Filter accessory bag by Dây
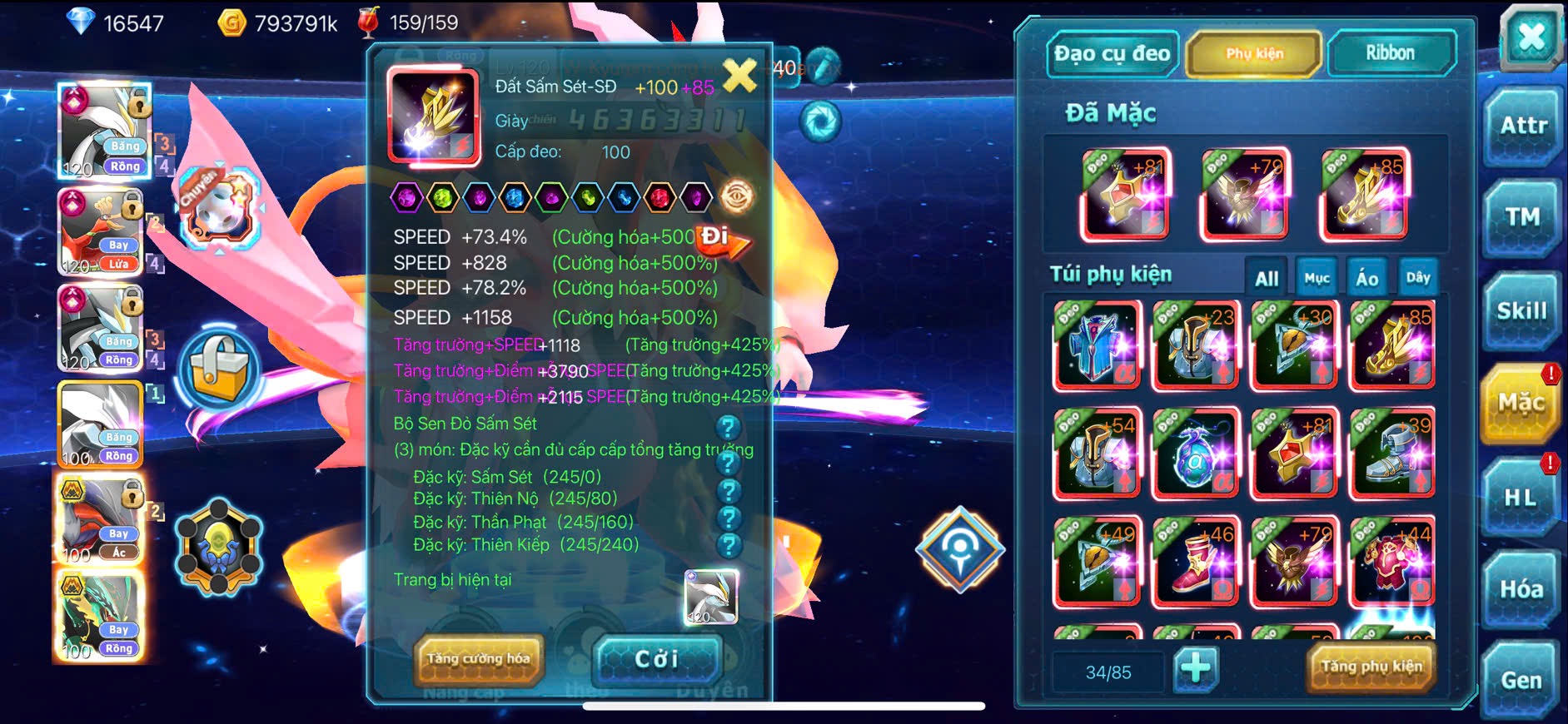Screen dimensions: 1568x724 coord(1417,278)
